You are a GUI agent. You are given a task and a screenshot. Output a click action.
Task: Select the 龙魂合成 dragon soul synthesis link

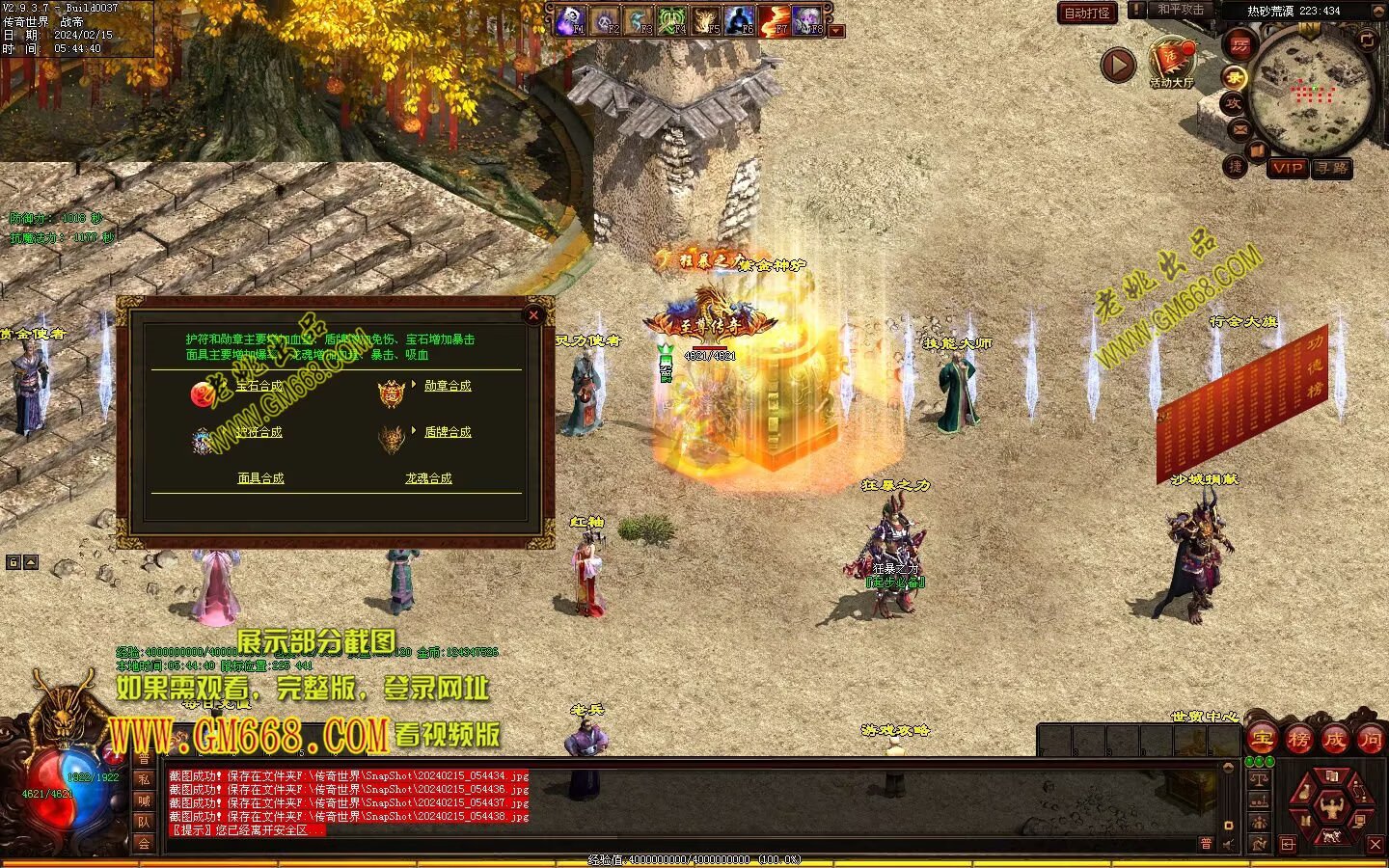(x=428, y=478)
